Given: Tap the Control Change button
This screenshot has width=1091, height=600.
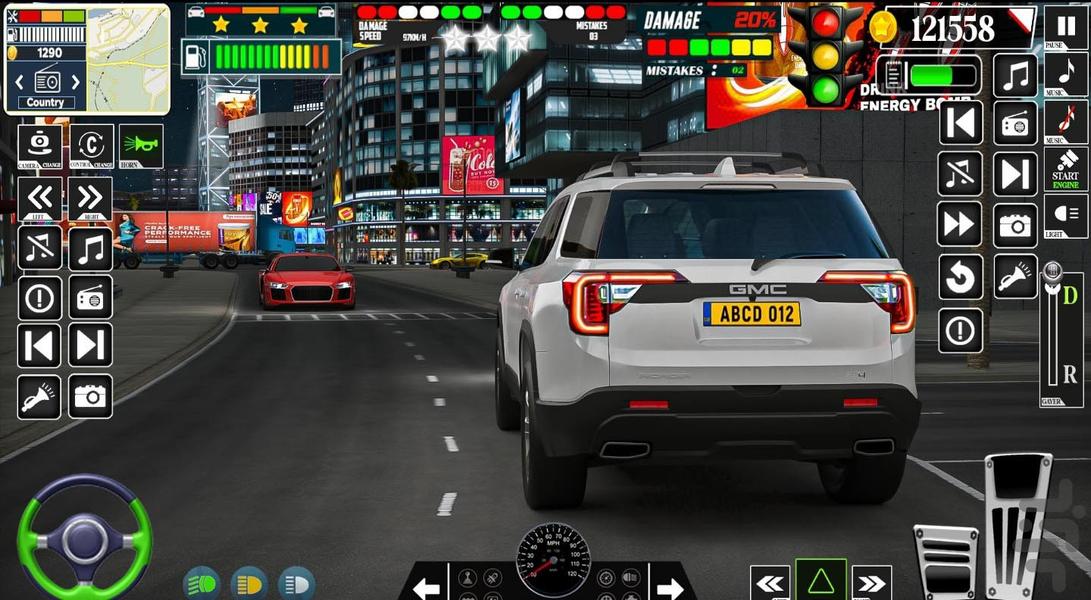Looking at the screenshot, I should click(91, 146).
